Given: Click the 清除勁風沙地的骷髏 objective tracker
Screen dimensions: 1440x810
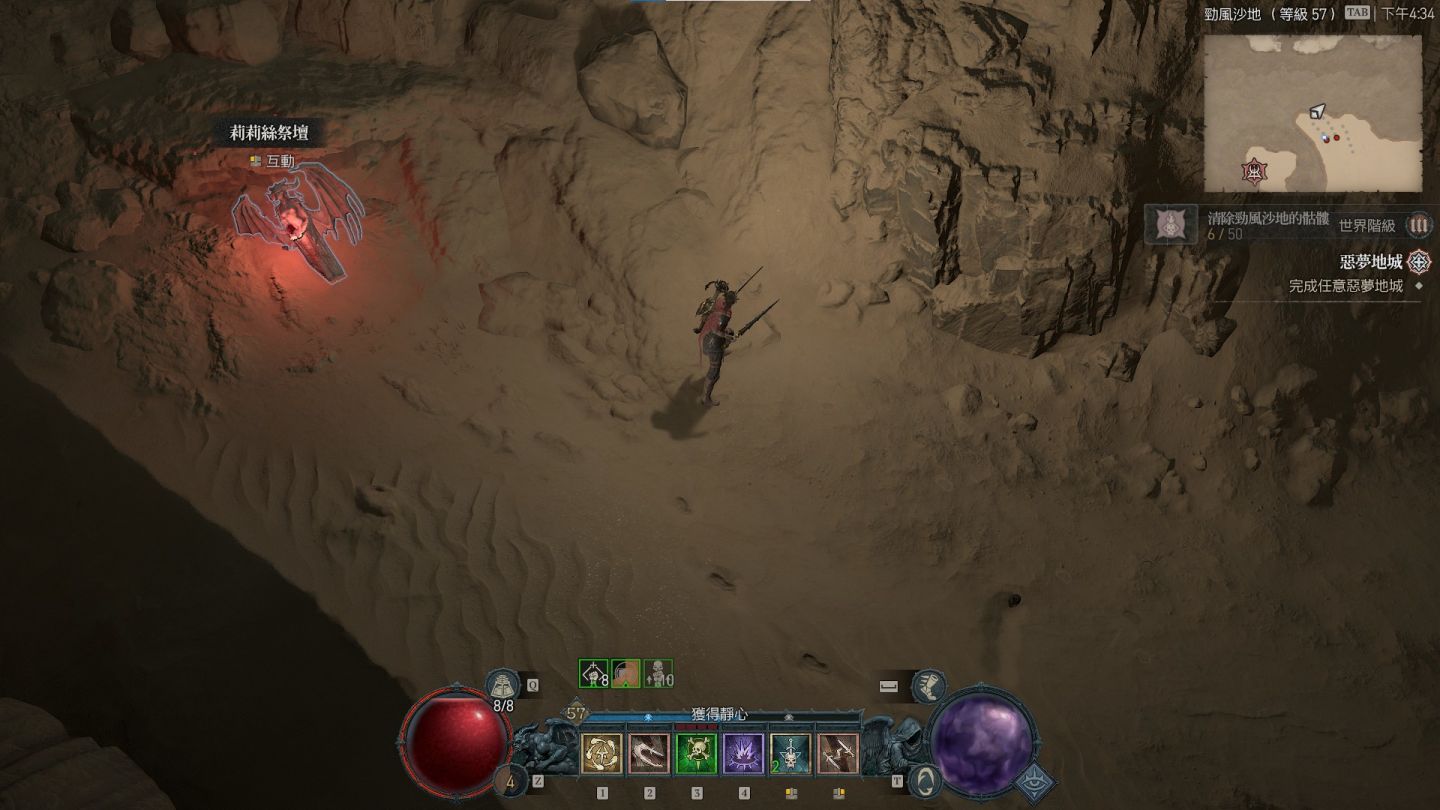Looking at the screenshot, I should pos(1256,219).
